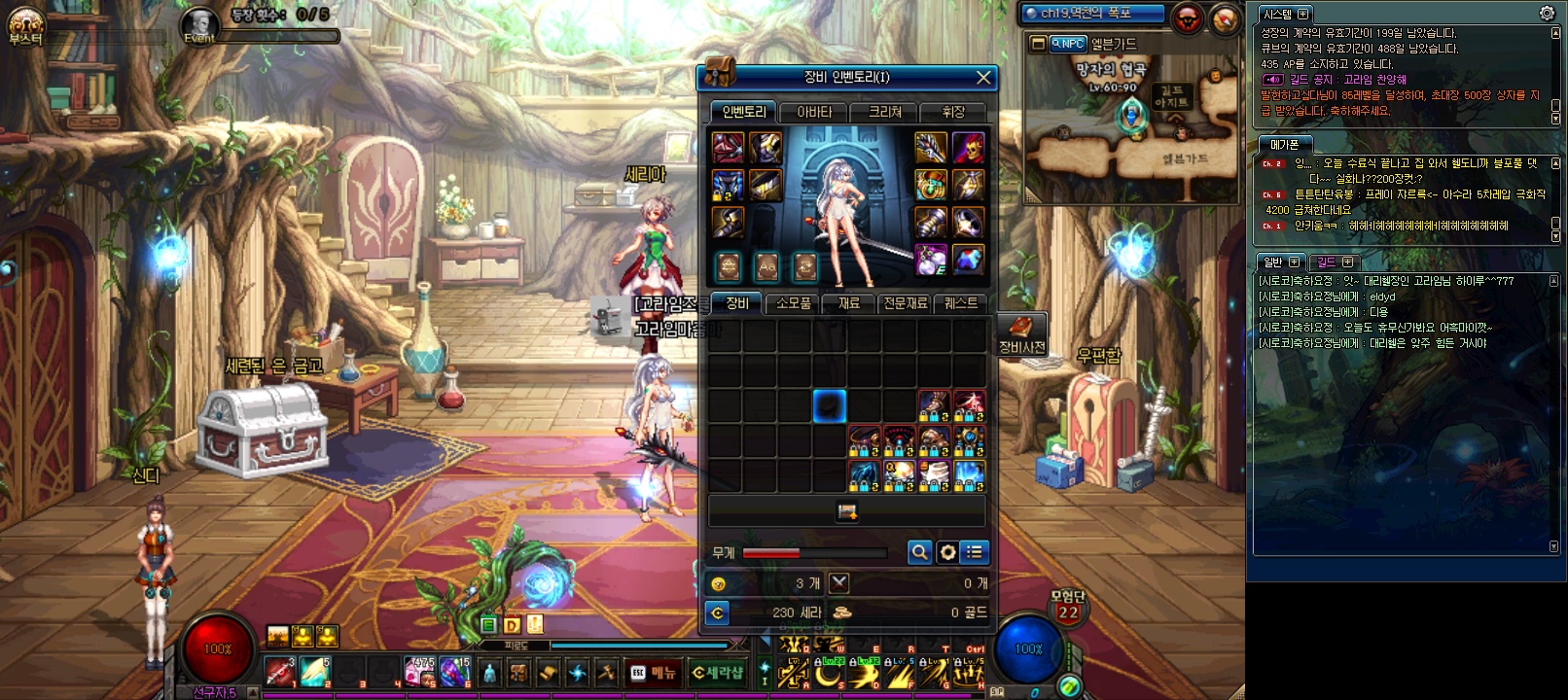Close the equipment inventory window

(983, 78)
